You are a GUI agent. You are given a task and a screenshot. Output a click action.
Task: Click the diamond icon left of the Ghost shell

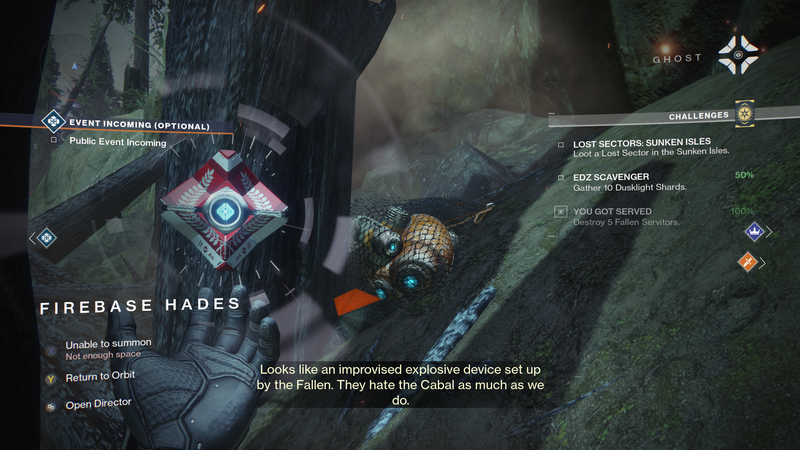[x=47, y=237]
